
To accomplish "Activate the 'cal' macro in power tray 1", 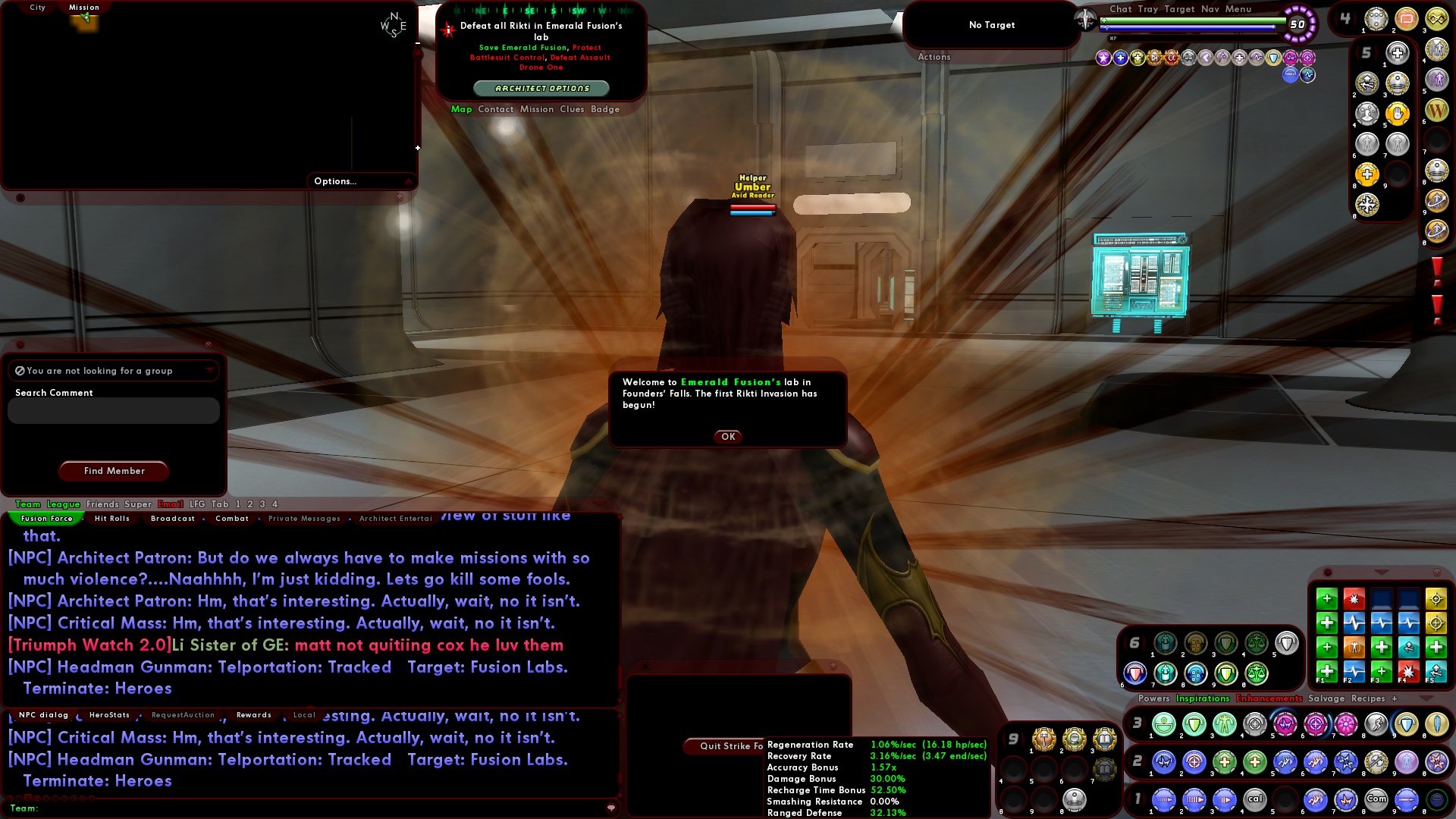I will tap(1255, 799).
